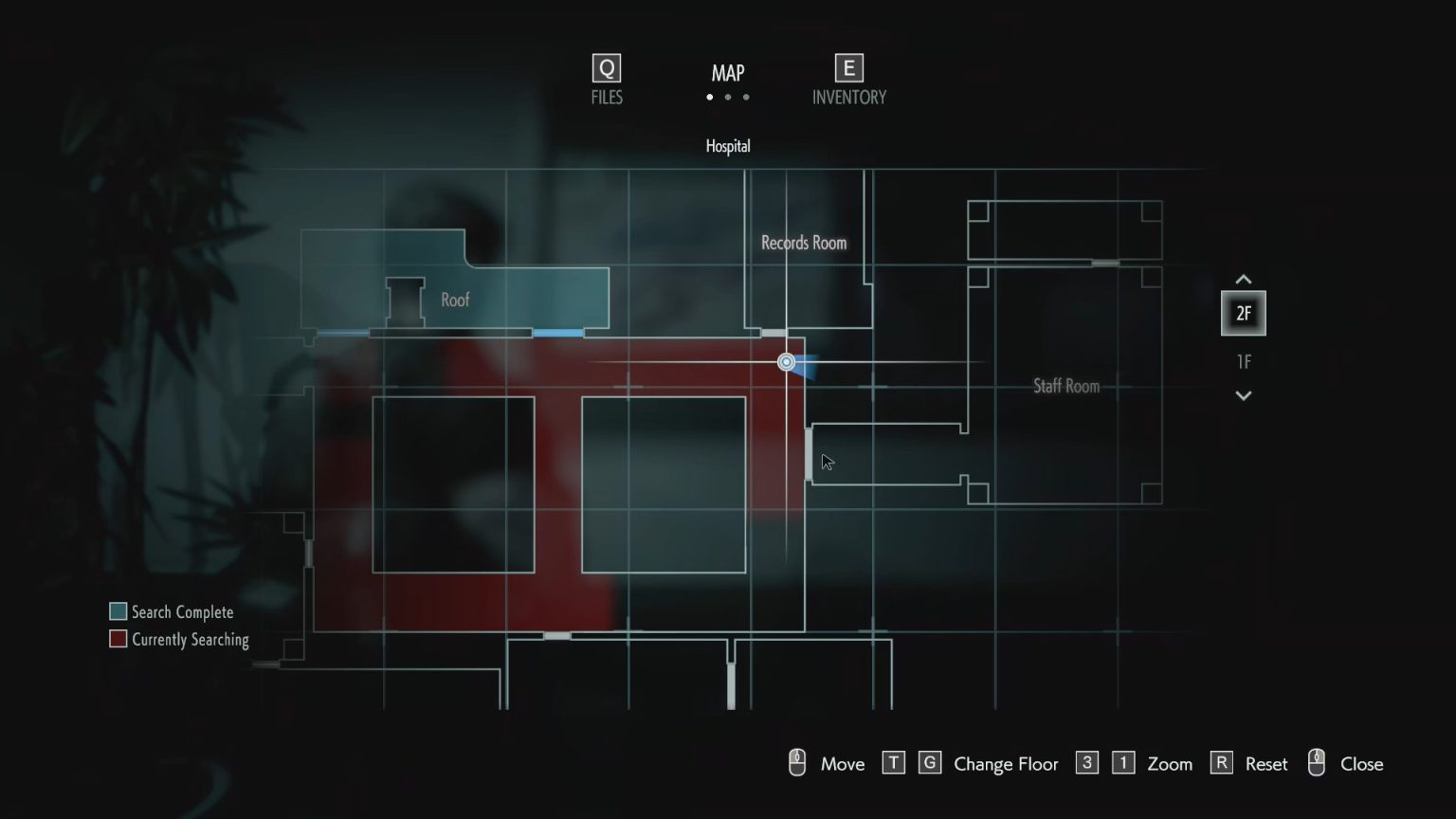Open the middle page indicator dot under MAP
The image size is (1456, 819).
click(728, 97)
